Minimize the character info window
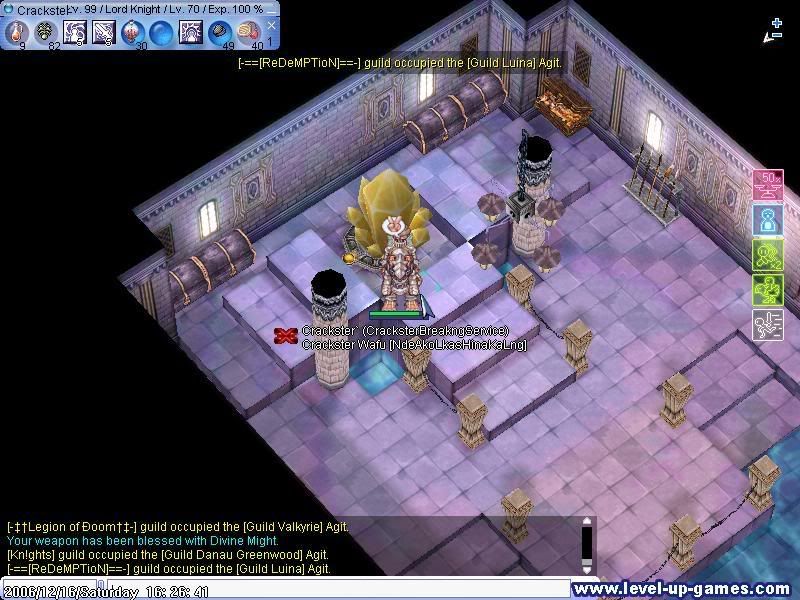 272,9
